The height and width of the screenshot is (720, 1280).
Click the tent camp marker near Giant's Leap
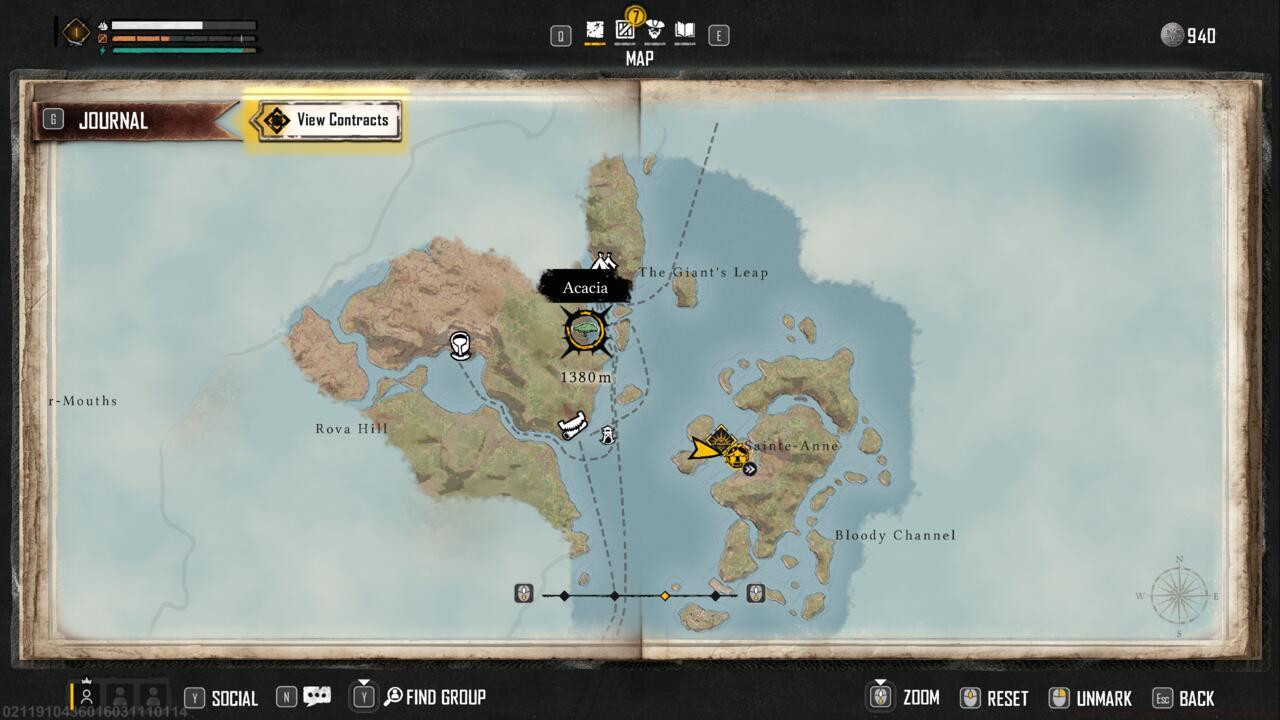click(x=602, y=263)
